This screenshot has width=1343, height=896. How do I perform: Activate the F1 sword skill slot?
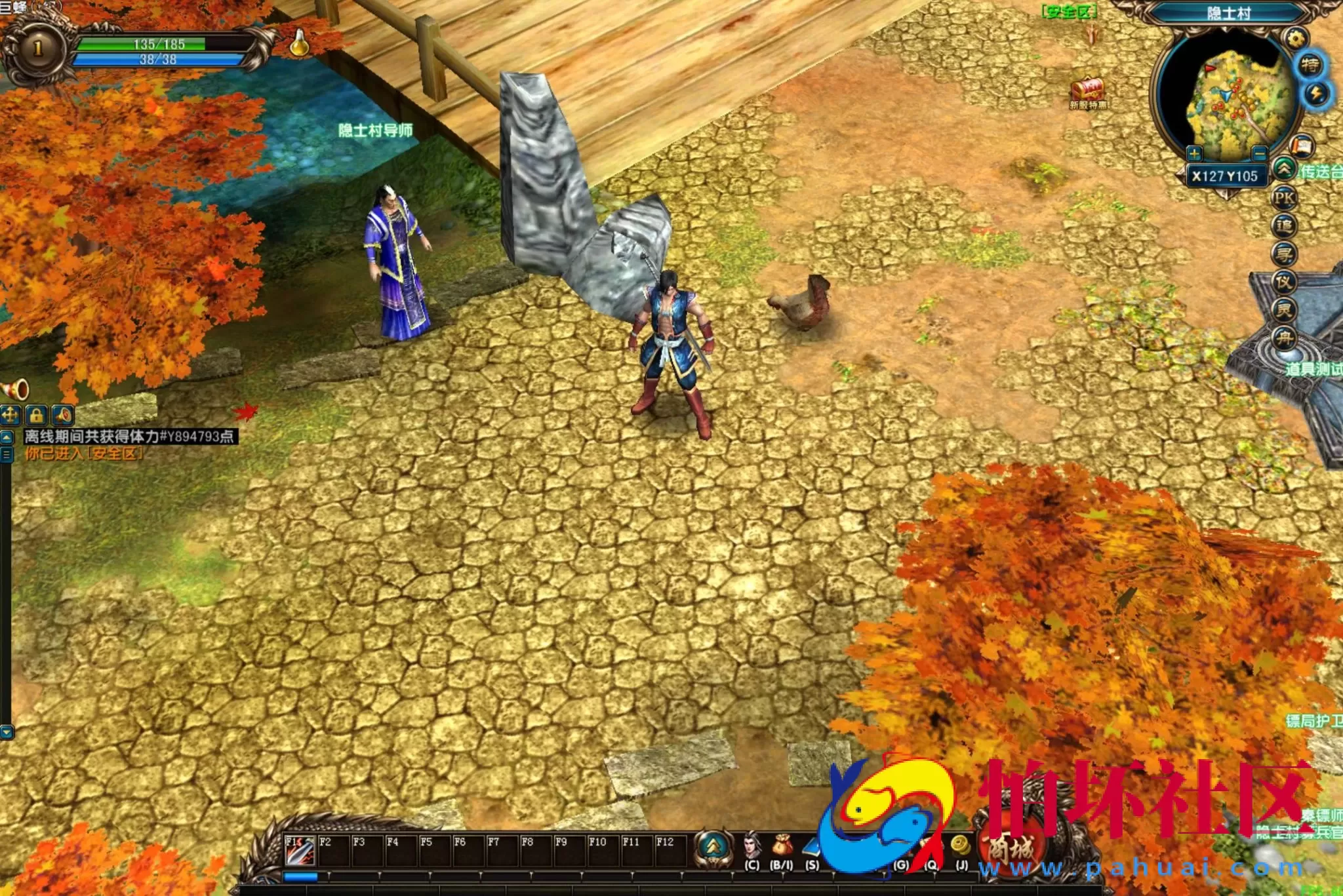(300, 849)
